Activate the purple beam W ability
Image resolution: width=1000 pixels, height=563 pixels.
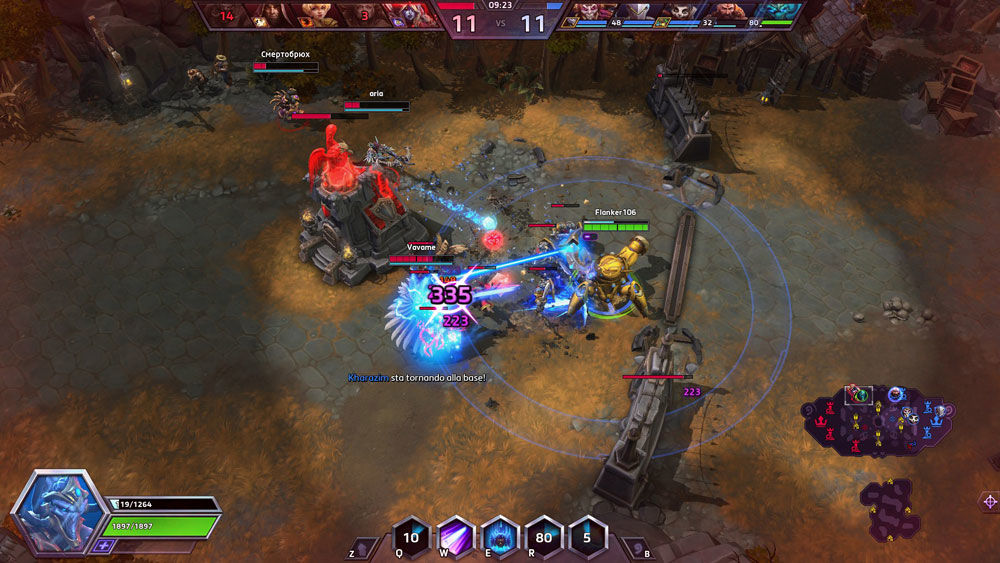coord(455,536)
